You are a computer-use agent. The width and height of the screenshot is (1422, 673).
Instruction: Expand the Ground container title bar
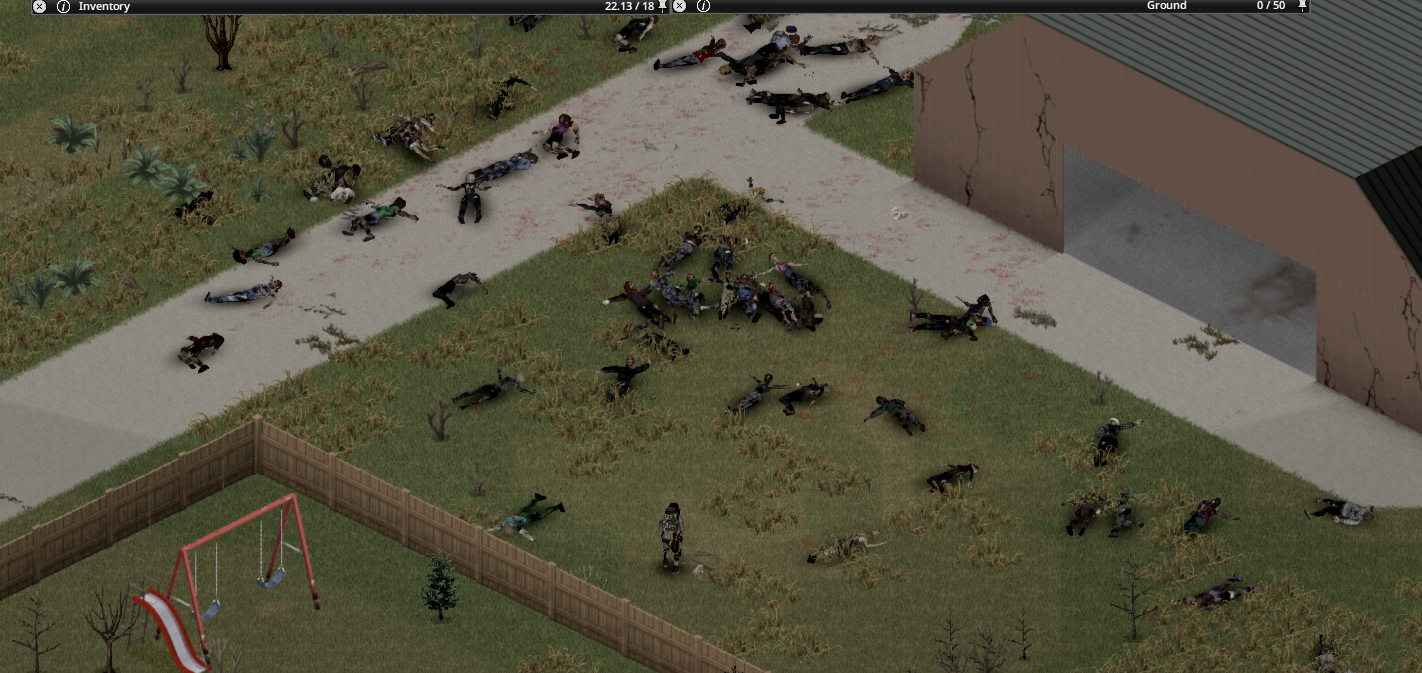click(x=950, y=6)
